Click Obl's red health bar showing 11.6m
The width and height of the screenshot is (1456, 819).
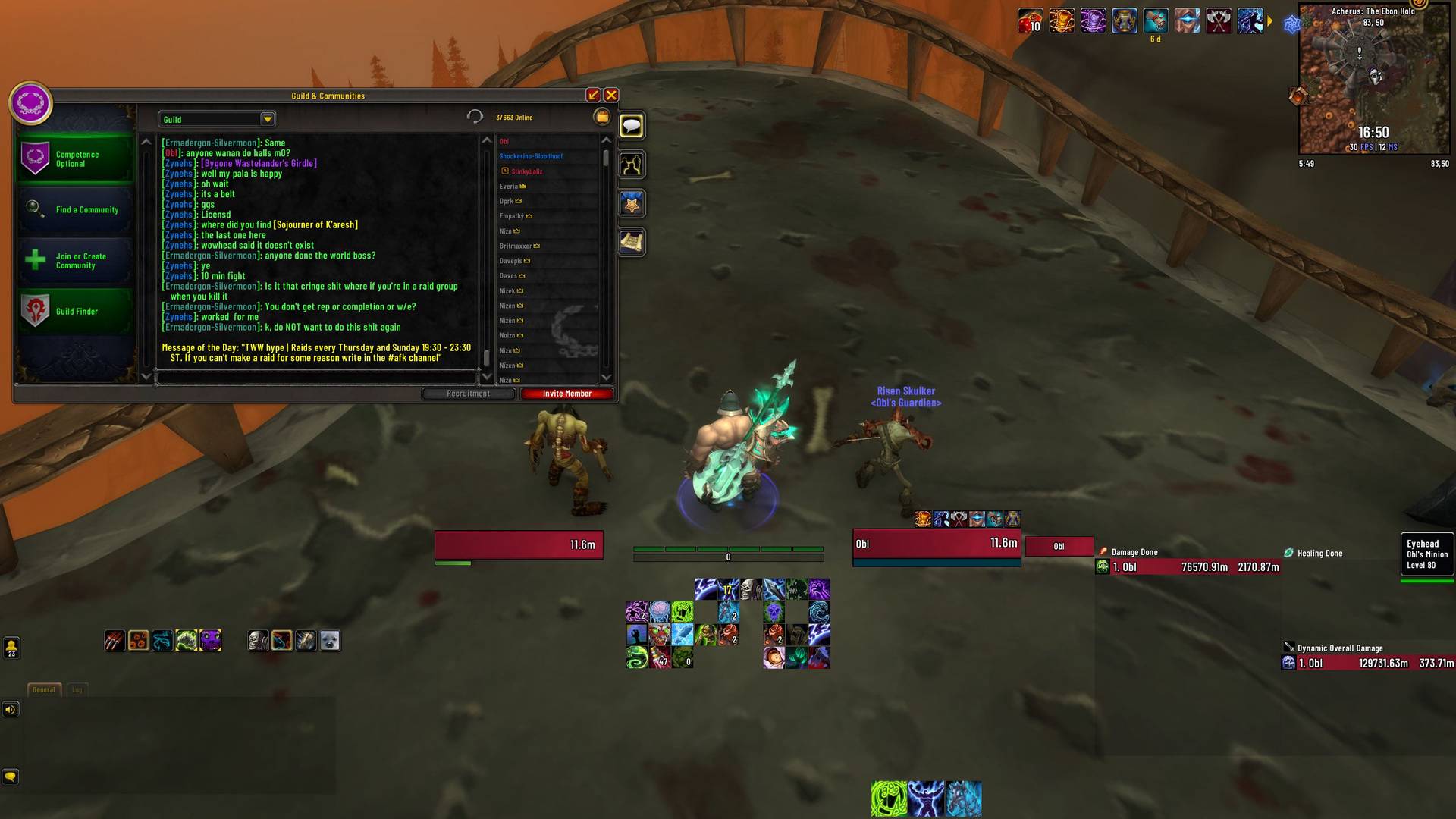tap(936, 543)
